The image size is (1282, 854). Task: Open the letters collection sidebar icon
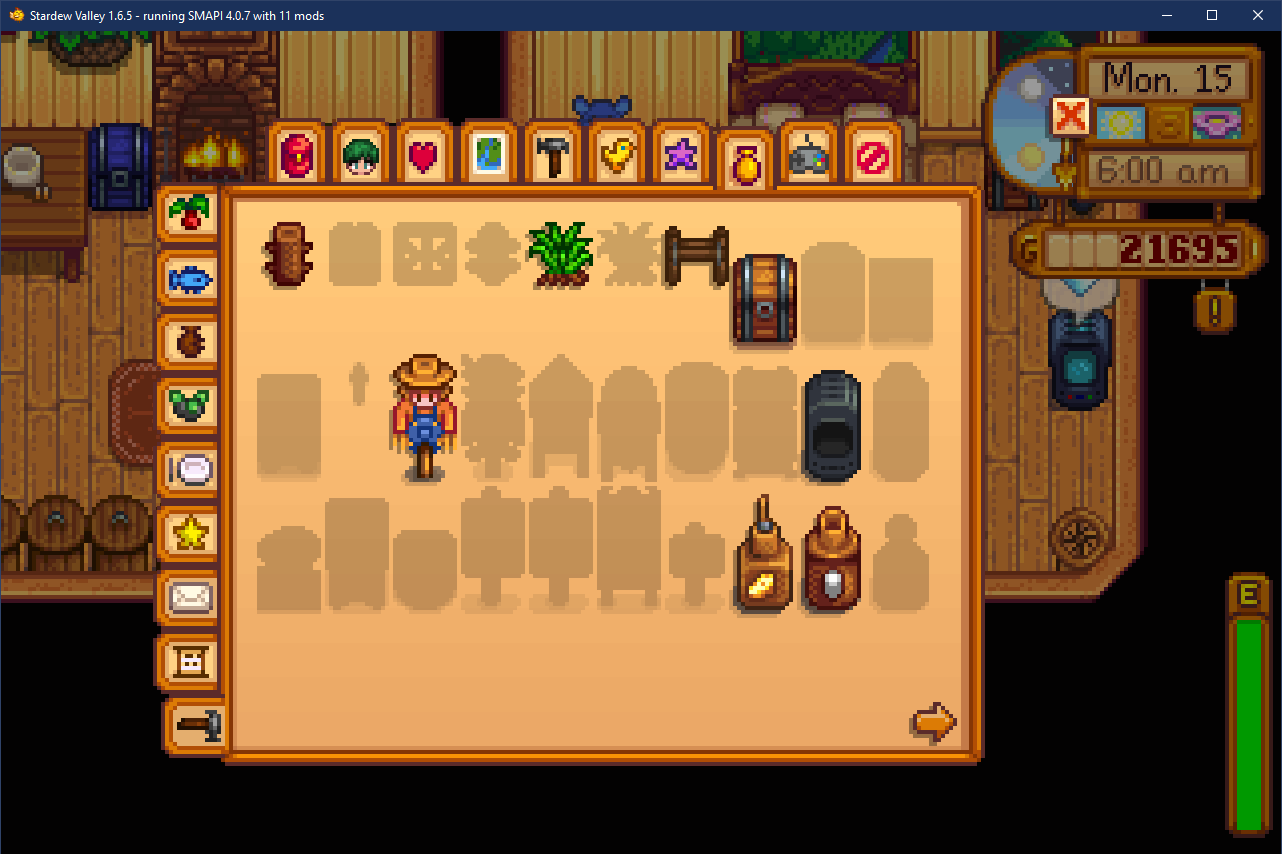pyautogui.click(x=189, y=662)
